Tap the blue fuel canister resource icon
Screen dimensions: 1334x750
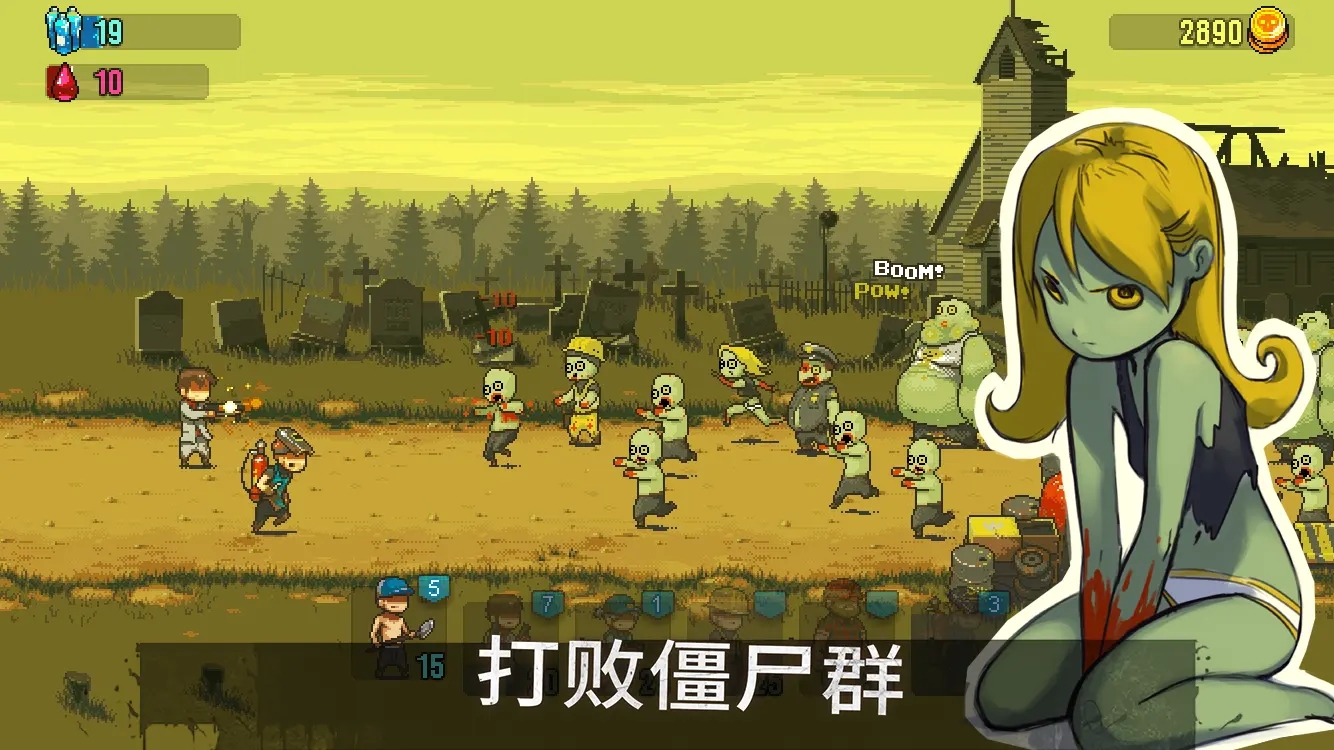pyautogui.click(x=62, y=32)
